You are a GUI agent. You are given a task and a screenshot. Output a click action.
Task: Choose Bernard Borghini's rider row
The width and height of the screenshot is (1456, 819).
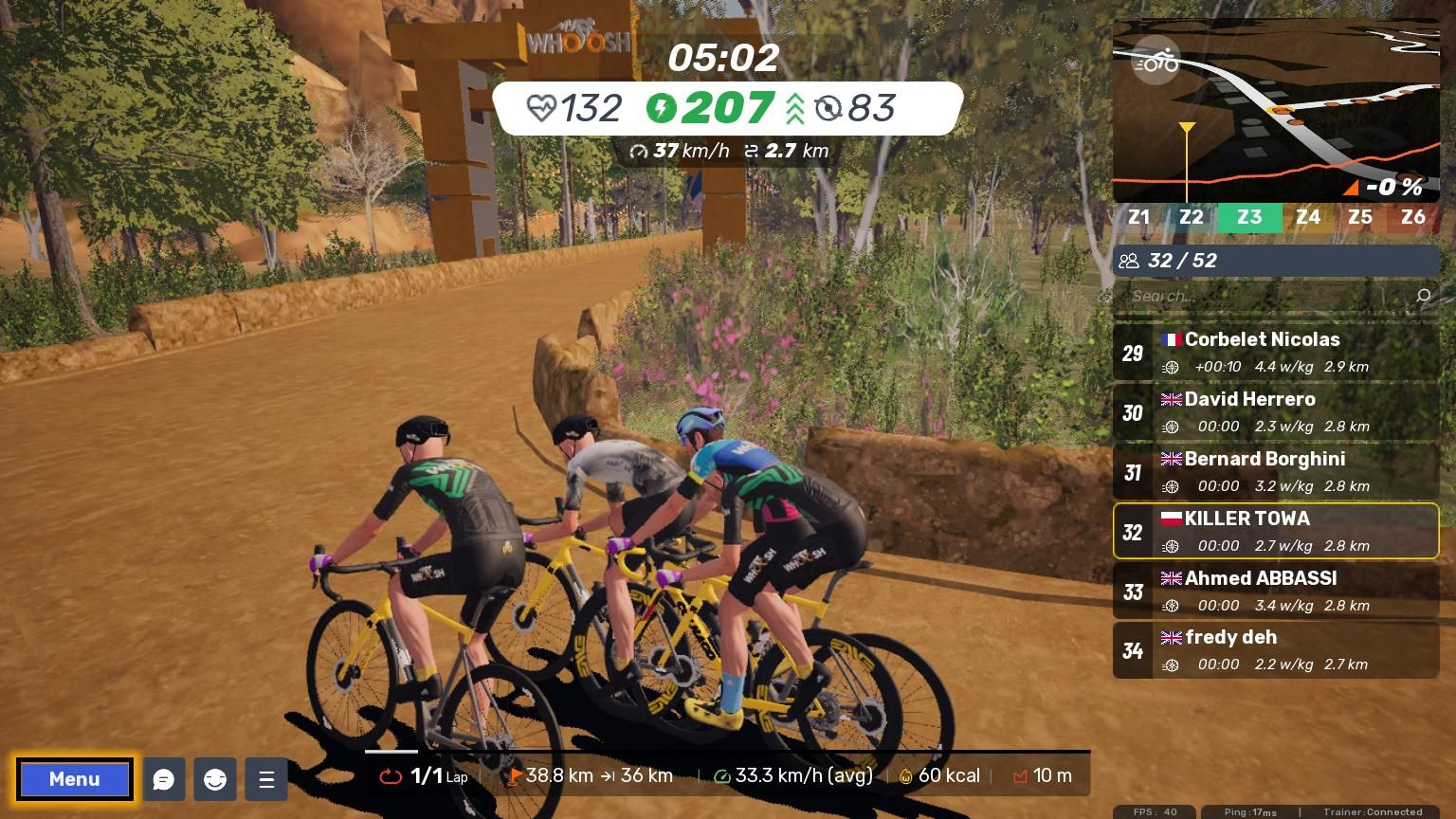tap(1276, 472)
